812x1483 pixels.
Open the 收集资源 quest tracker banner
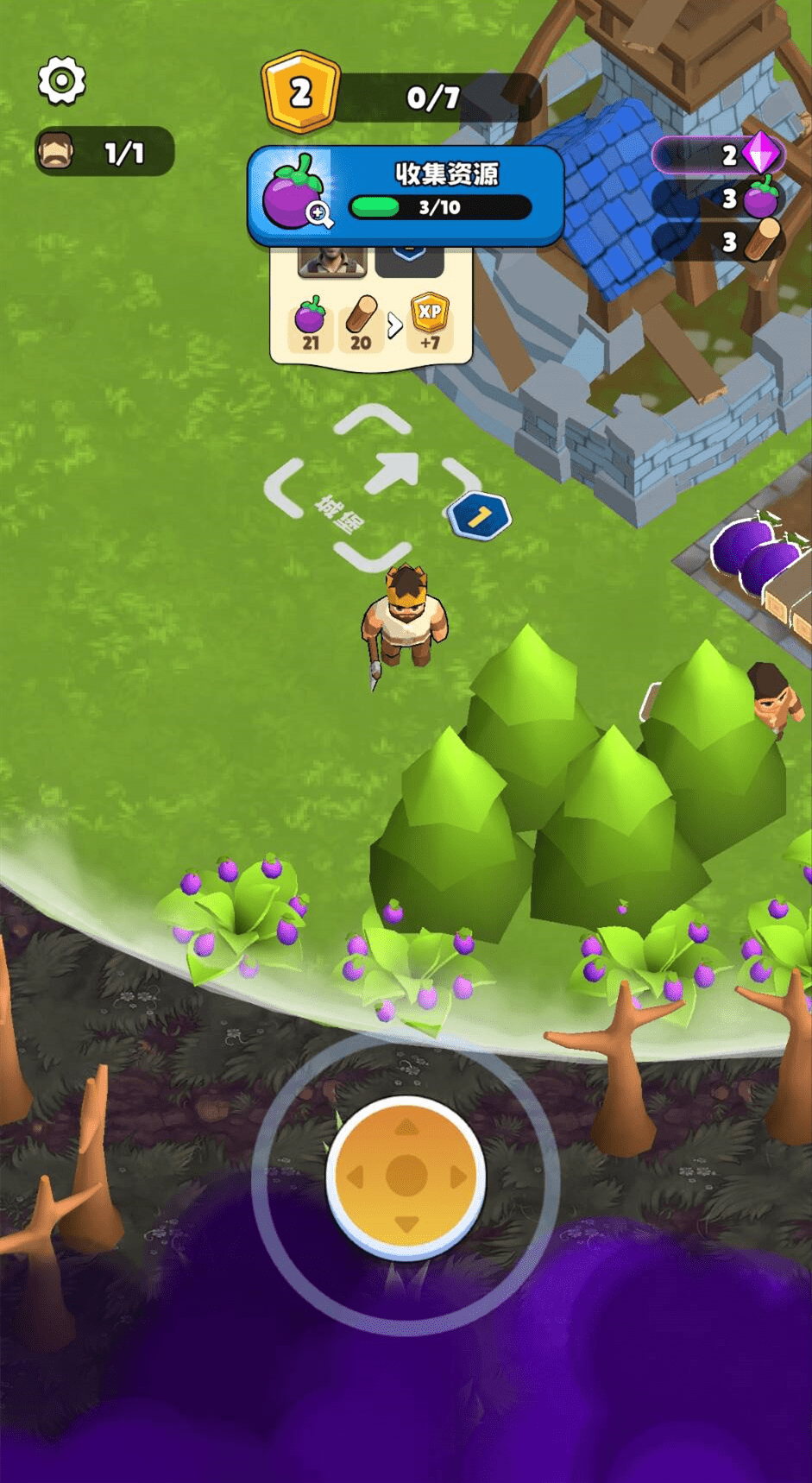(444, 192)
